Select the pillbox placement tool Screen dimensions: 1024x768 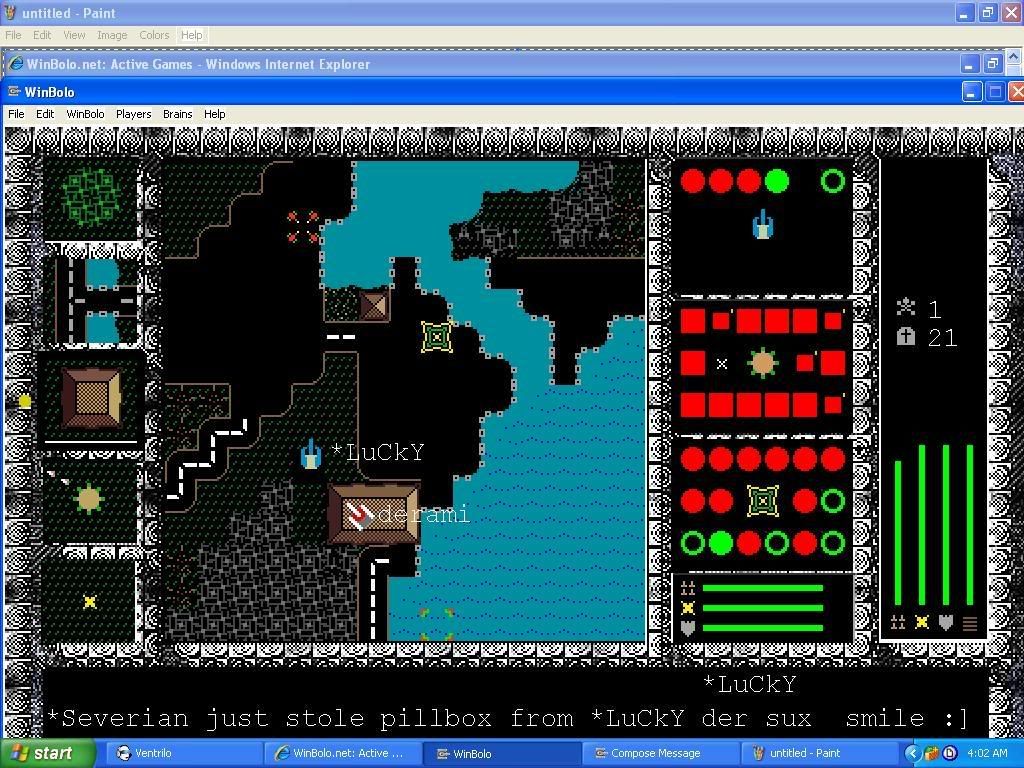tap(89, 497)
